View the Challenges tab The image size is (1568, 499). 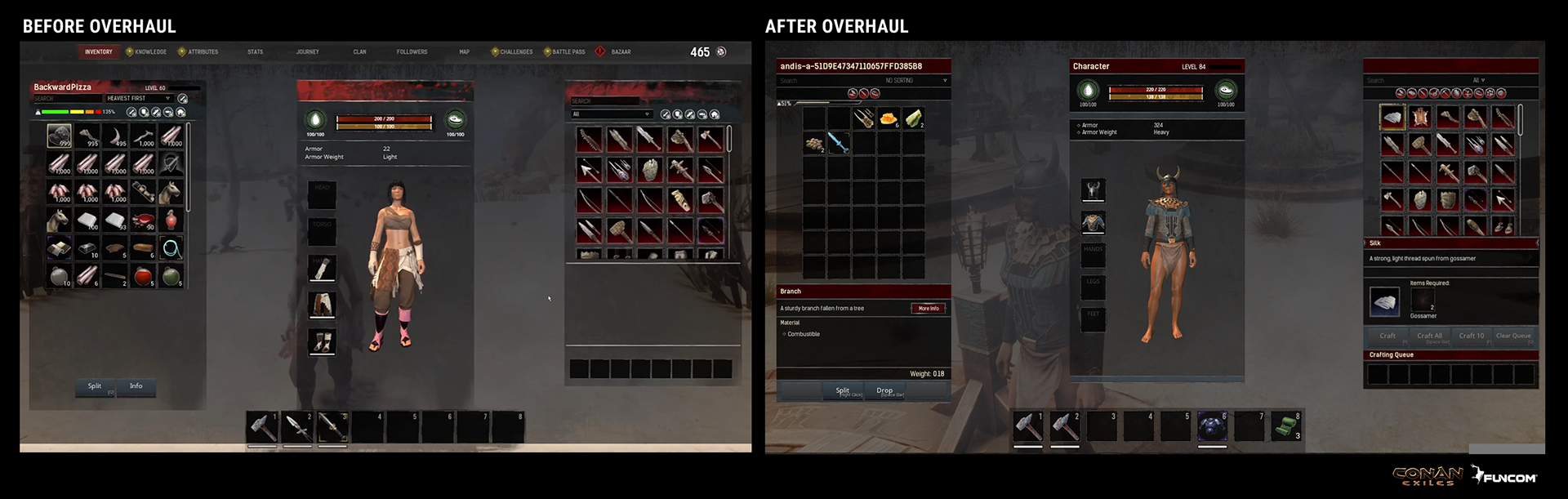click(516, 52)
